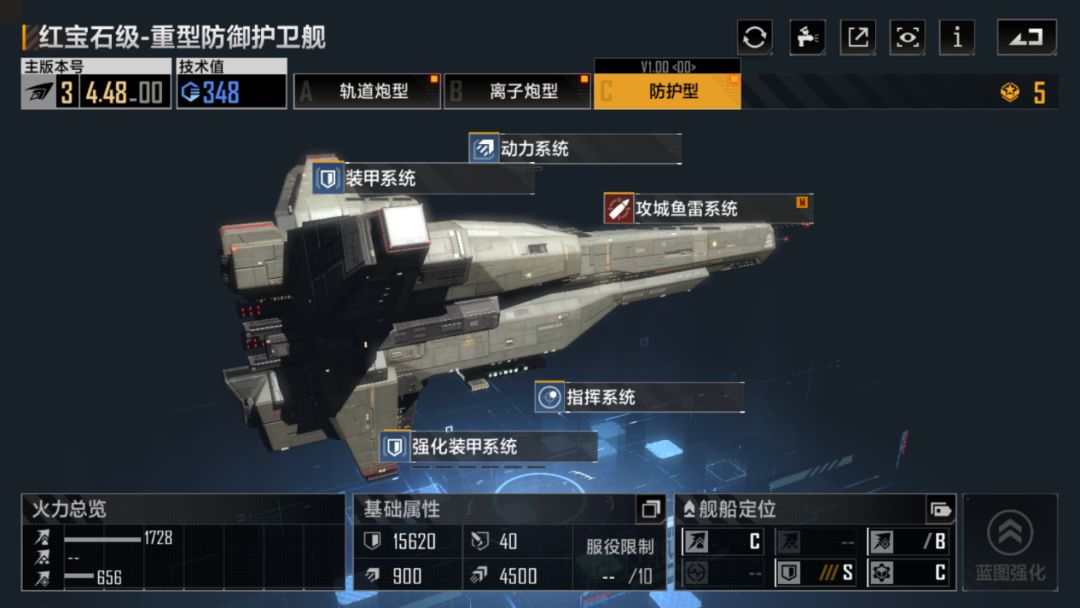The width and height of the screenshot is (1080, 608).
Task: Select the 装甲系统 module label
Action: [380, 180]
